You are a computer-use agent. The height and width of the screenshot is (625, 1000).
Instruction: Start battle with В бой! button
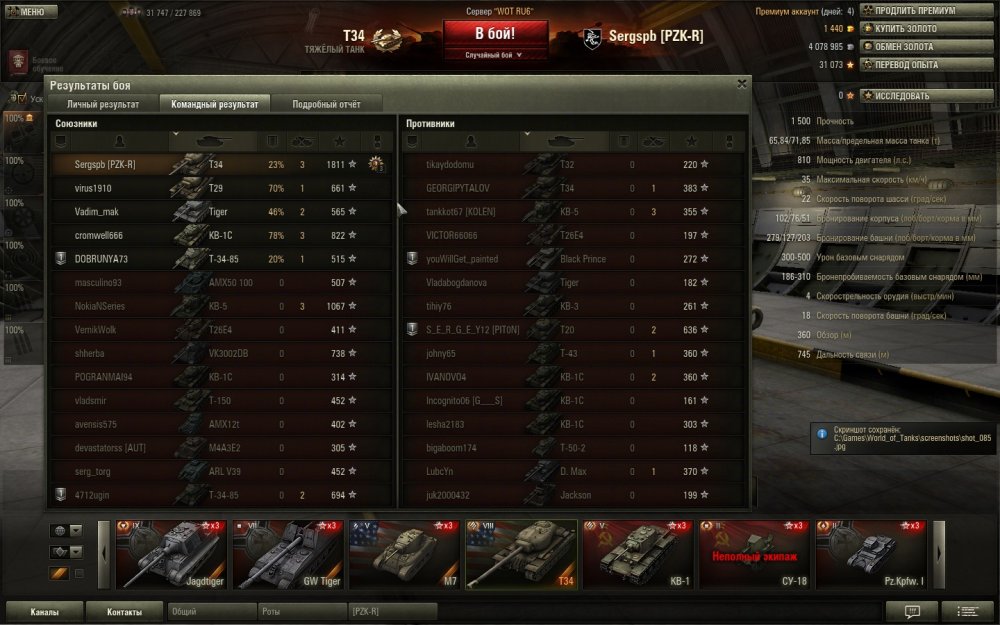[x=496, y=33]
